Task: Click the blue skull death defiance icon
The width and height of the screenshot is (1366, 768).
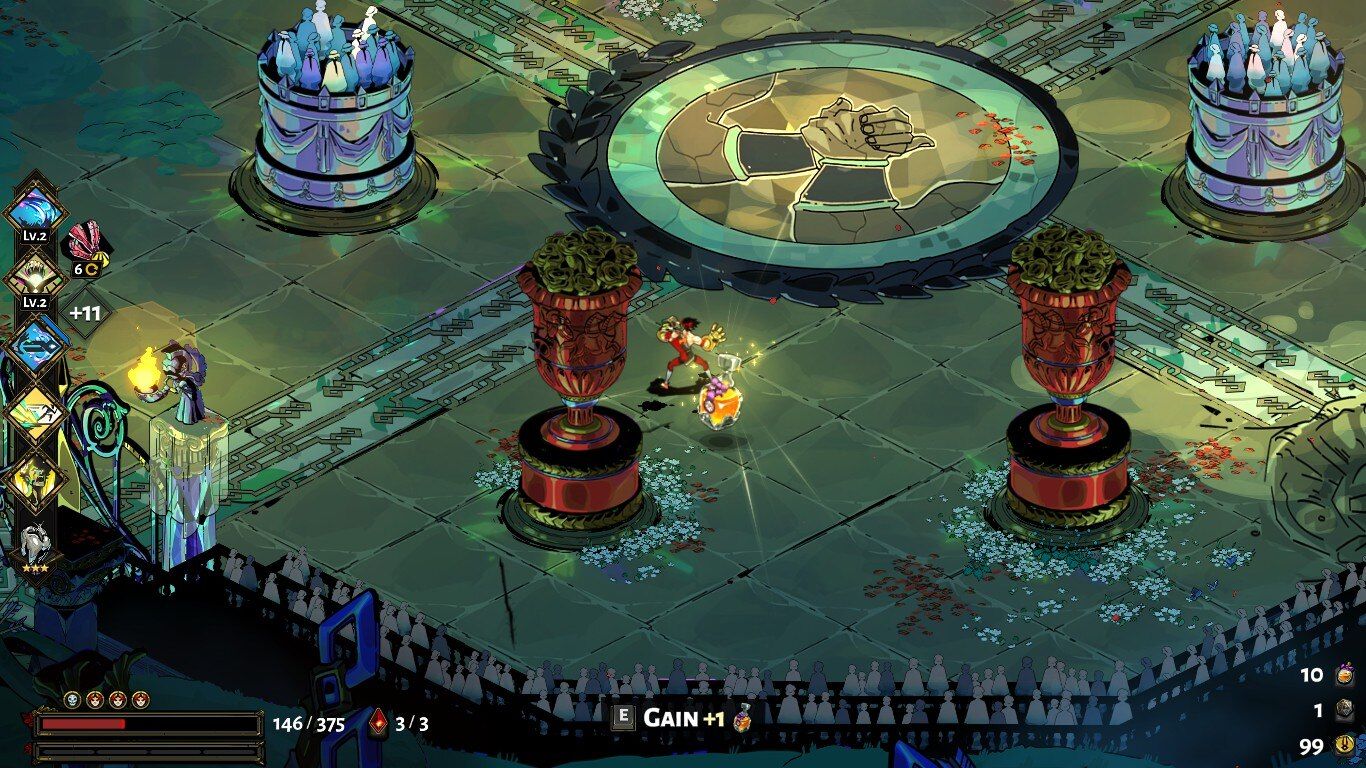Action: tap(72, 699)
